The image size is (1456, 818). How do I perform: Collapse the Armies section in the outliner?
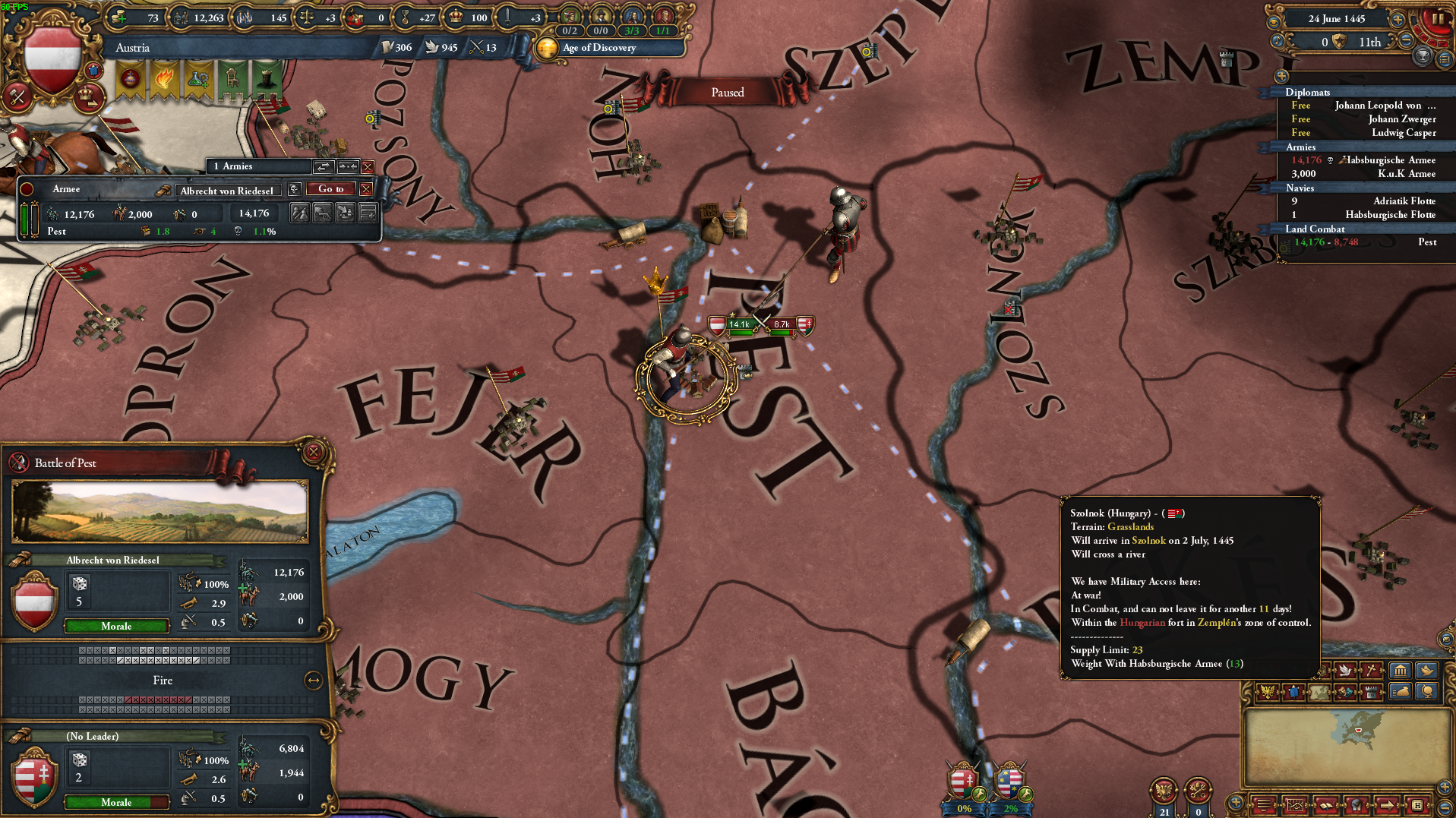click(1300, 147)
